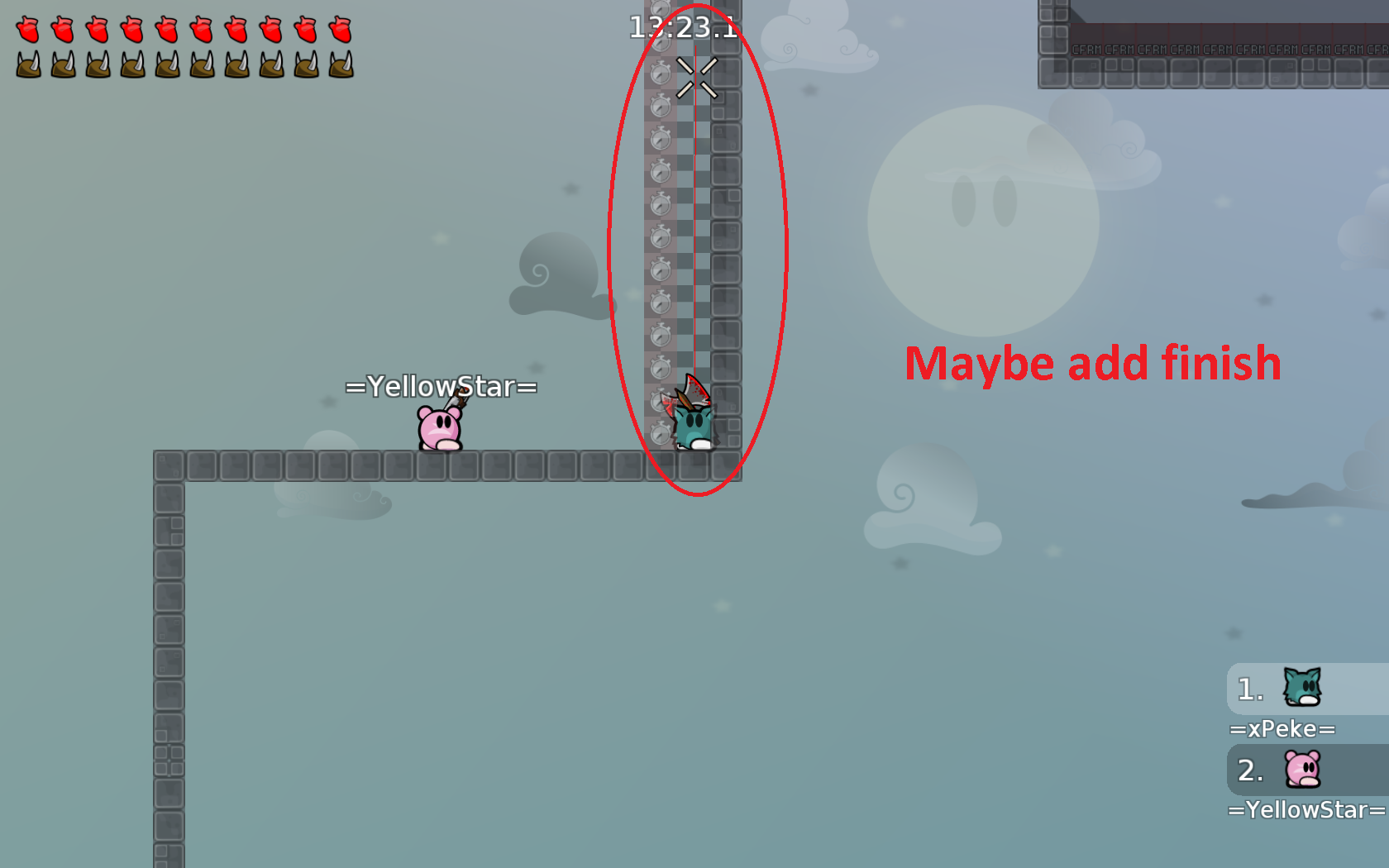Click the second place rank number 2

pos(1248,770)
